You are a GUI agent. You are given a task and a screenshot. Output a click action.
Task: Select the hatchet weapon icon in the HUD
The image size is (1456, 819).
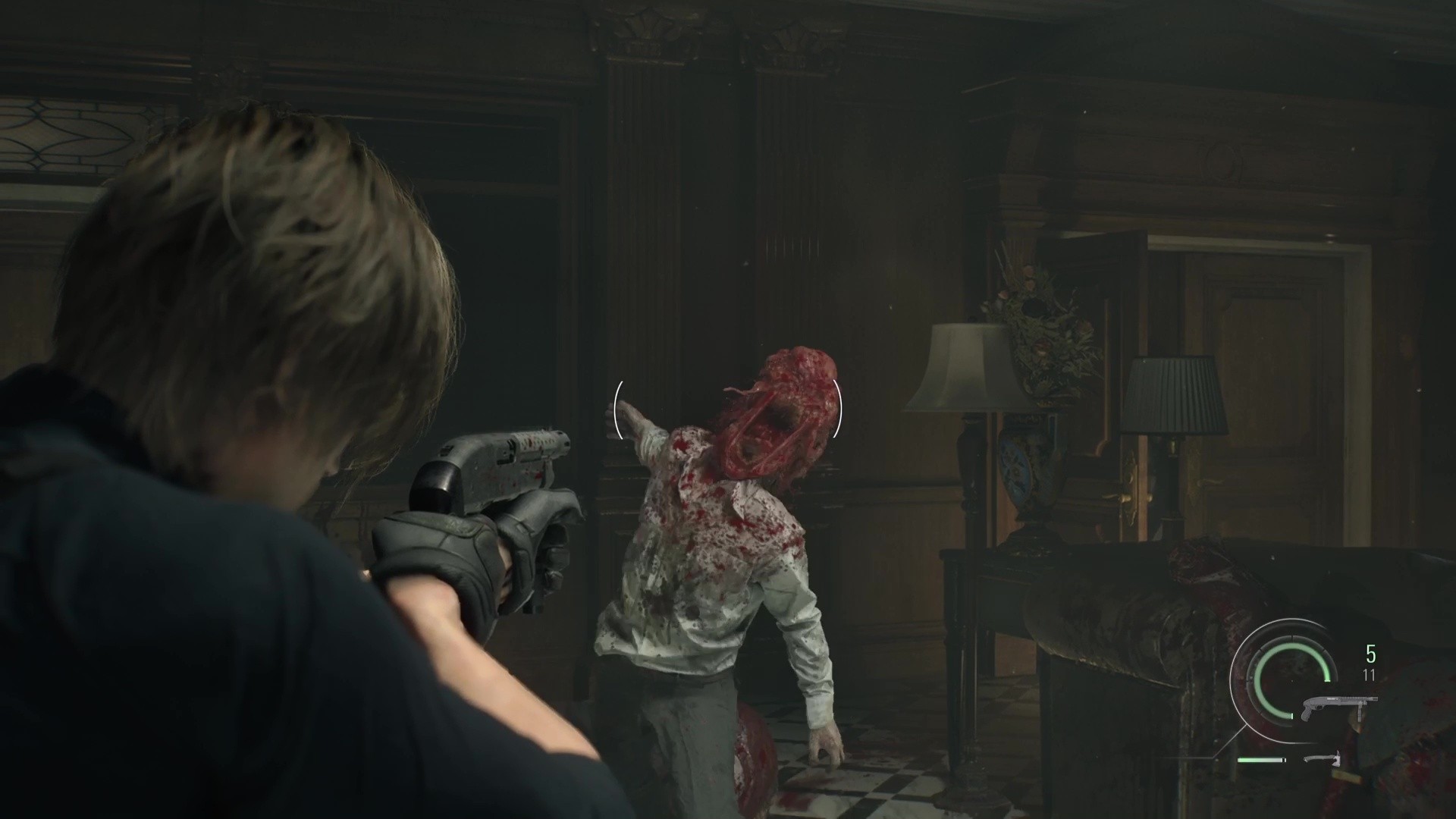[1323, 760]
